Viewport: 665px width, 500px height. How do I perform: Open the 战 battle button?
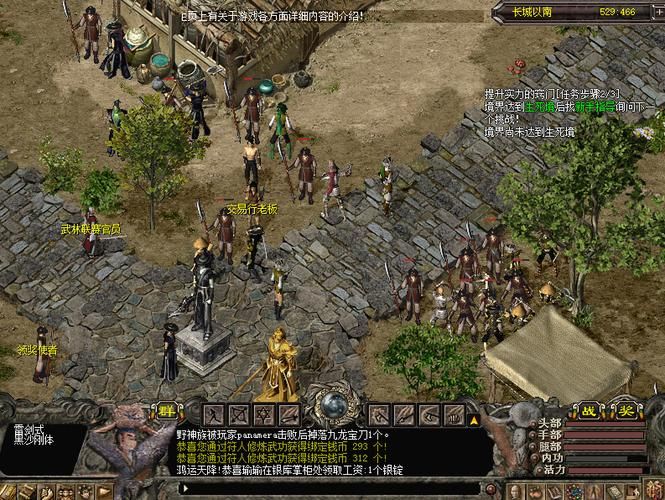point(590,410)
